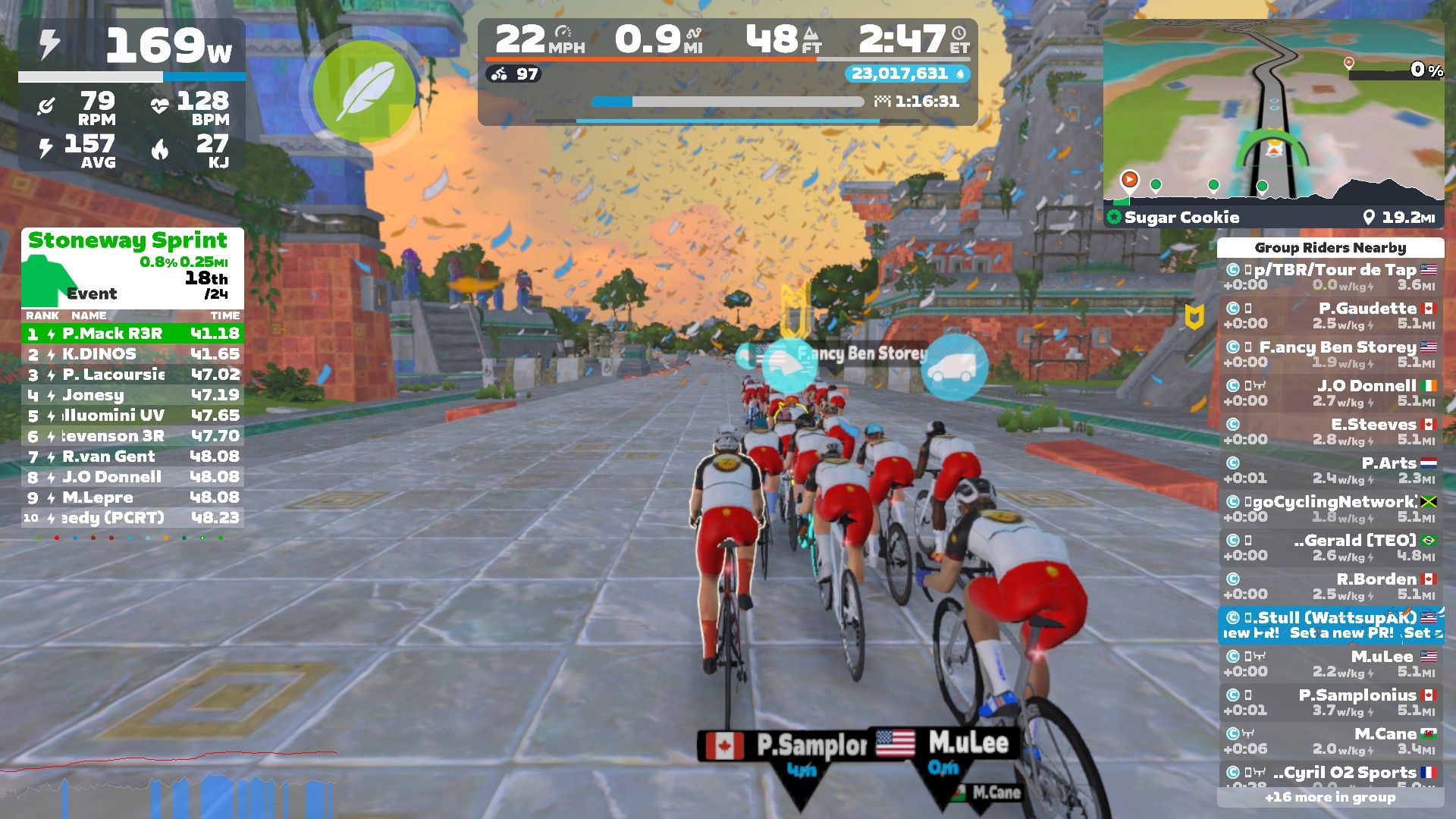Choose K.DINOS on the sprint leaderboard
Image resolution: width=1456 pixels, height=819 pixels.
tap(133, 354)
